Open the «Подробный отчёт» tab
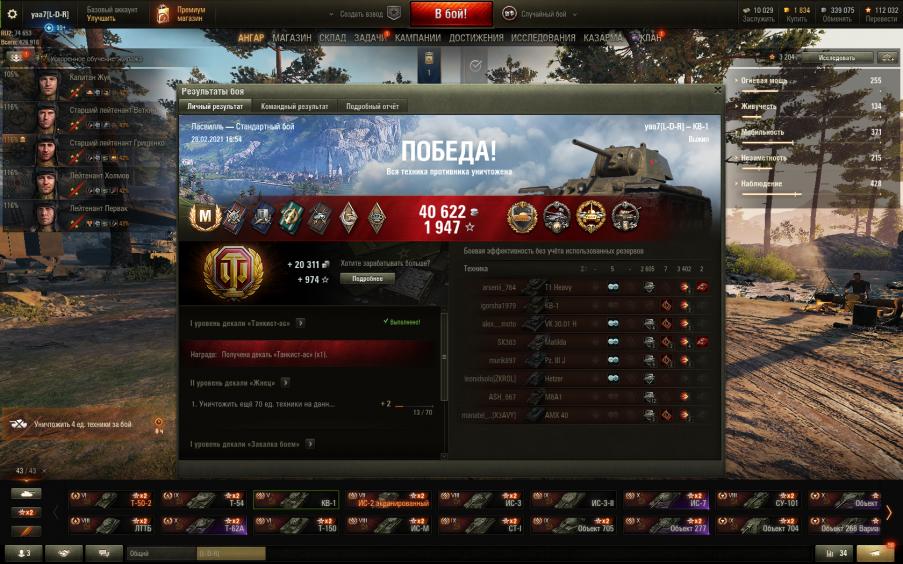The width and height of the screenshot is (903, 564). click(371, 106)
